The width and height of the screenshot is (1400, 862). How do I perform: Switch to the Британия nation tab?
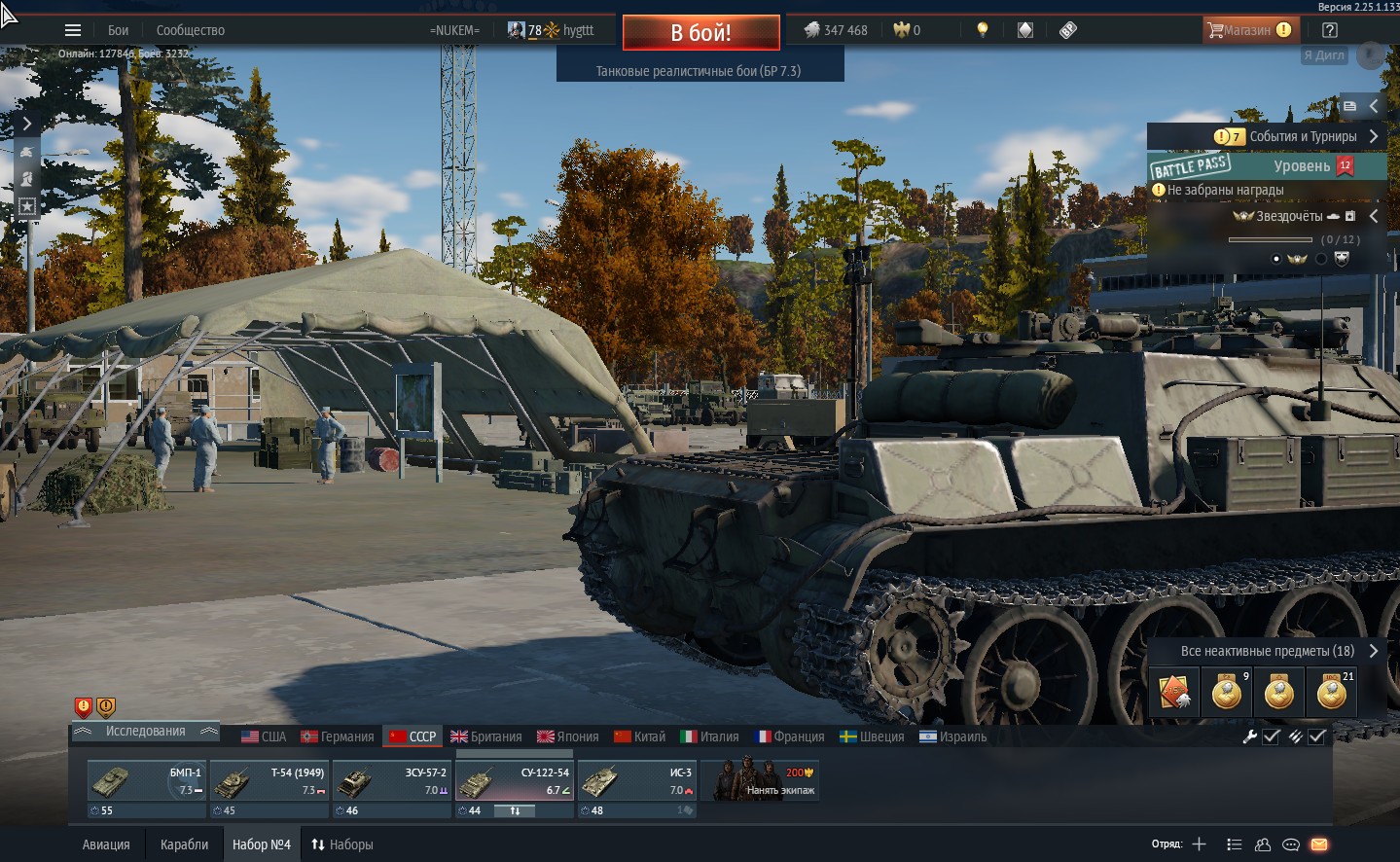(485, 736)
